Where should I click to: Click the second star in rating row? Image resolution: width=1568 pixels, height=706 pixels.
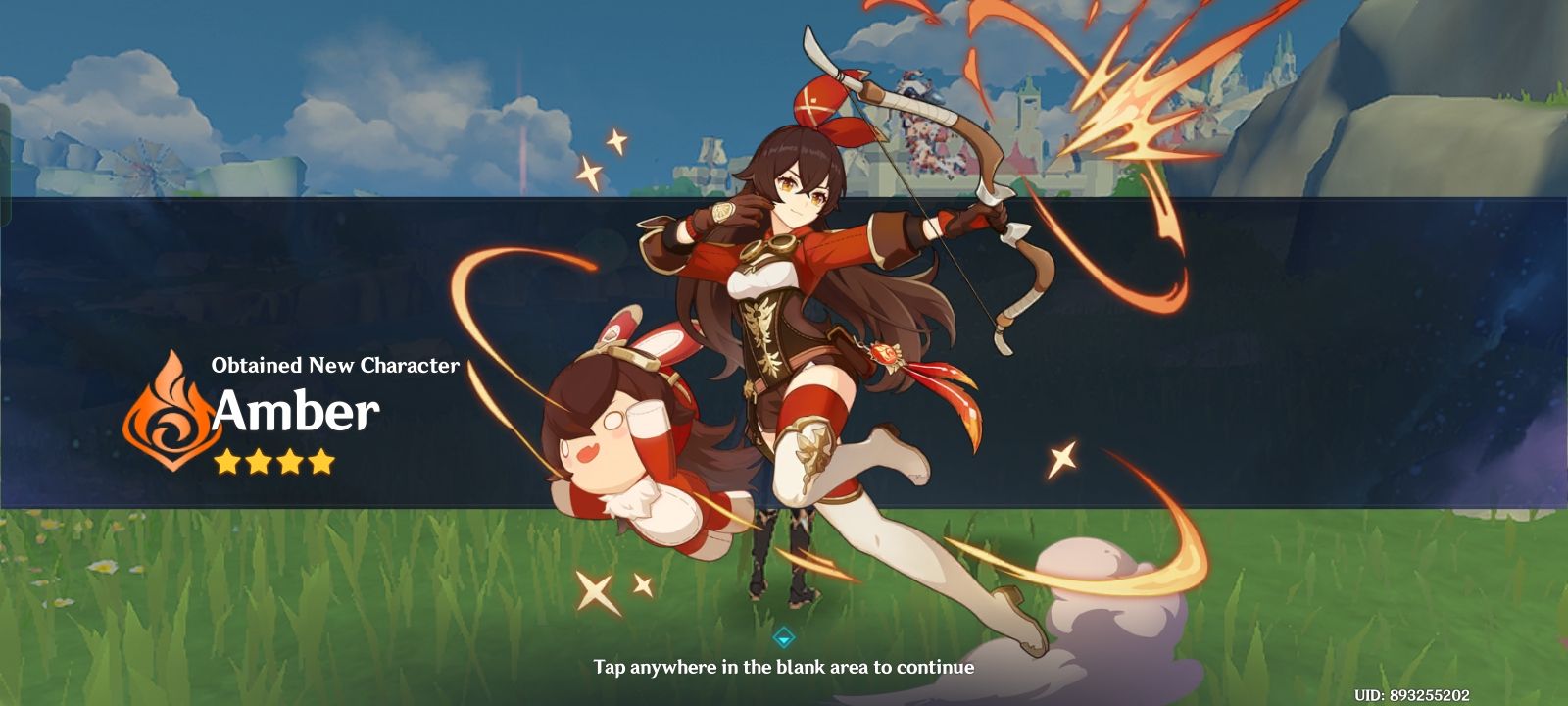(260, 463)
